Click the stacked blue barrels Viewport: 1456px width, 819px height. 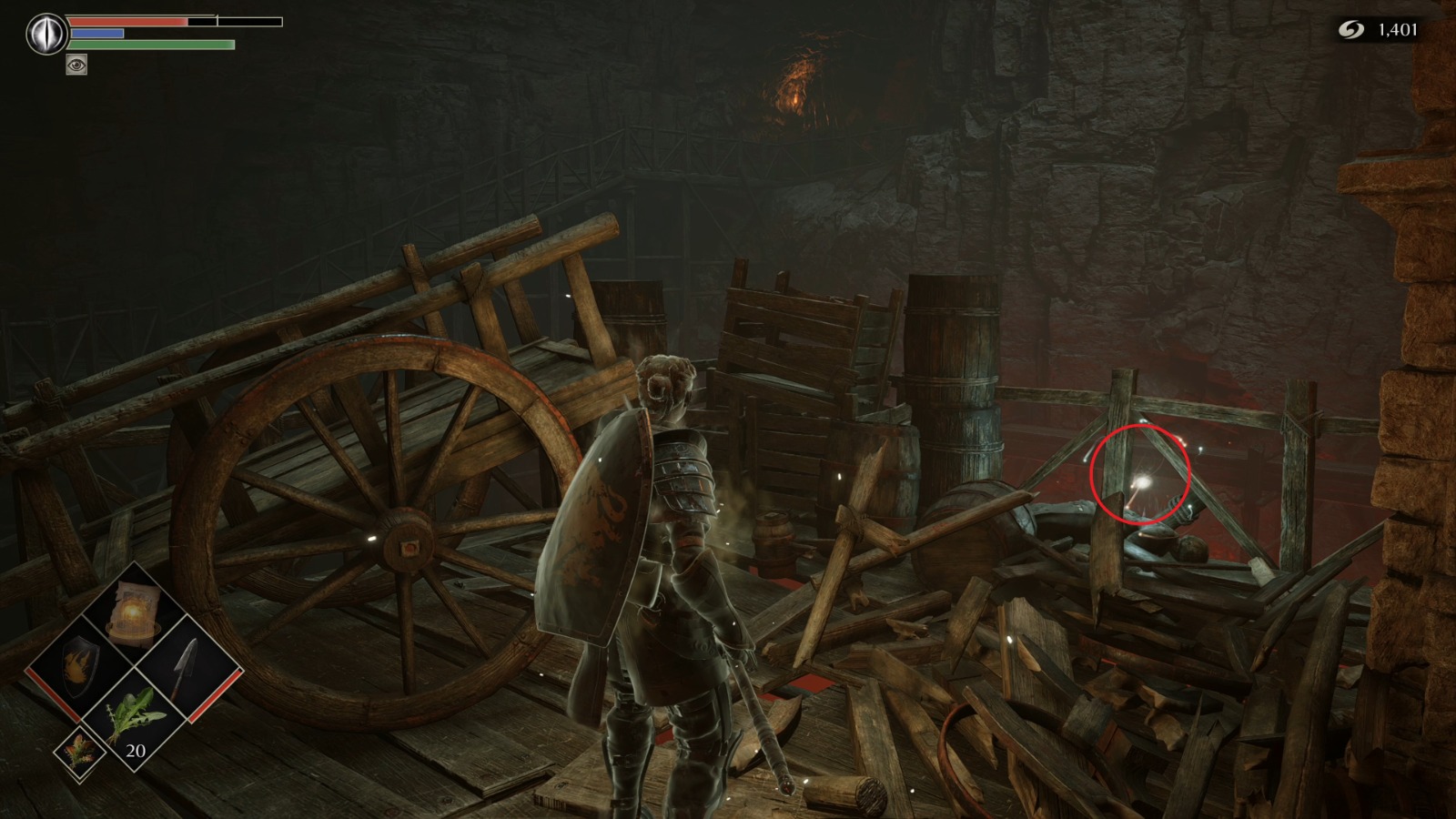(x=955, y=382)
